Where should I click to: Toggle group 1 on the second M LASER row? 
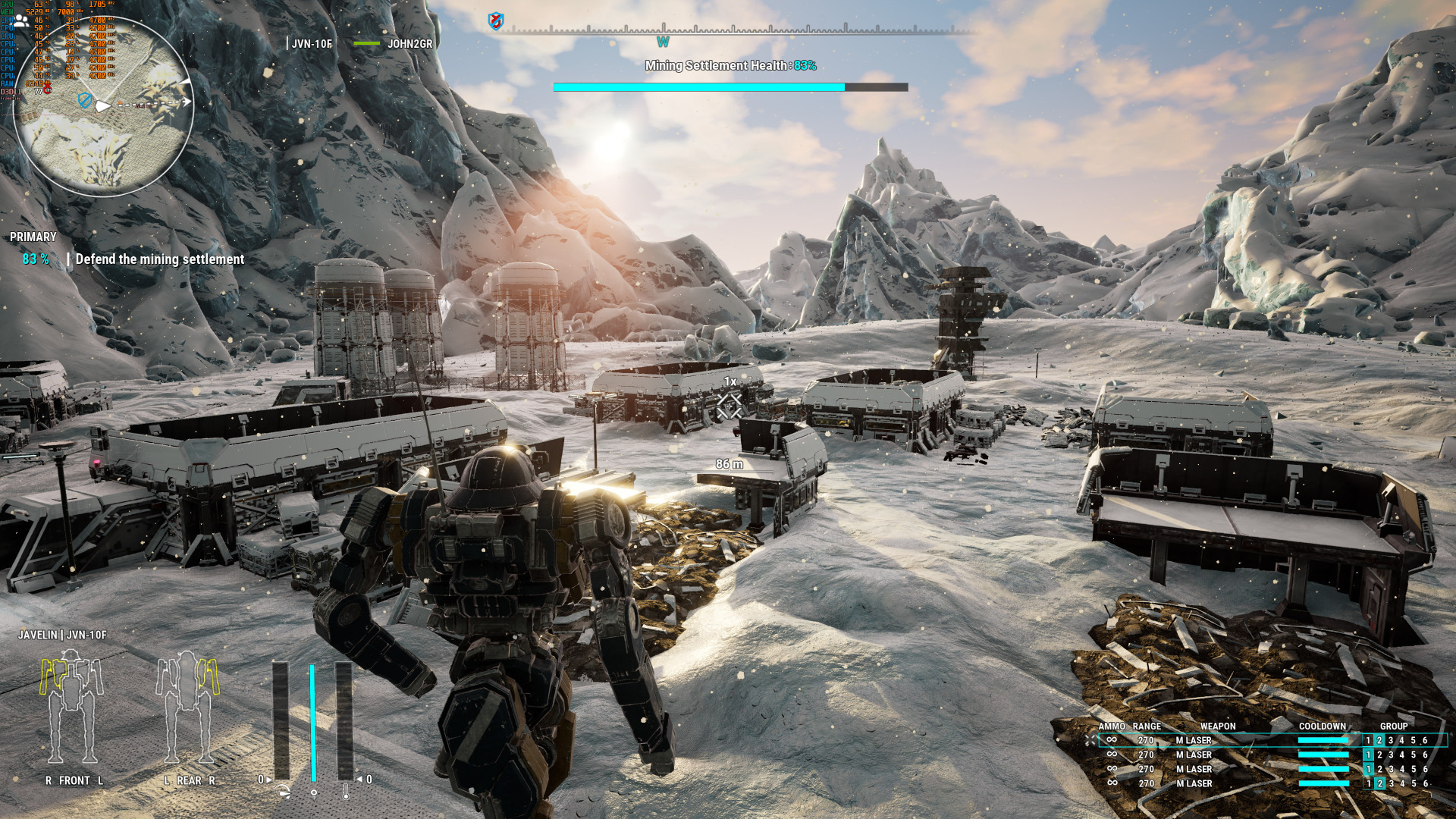pyautogui.click(x=1368, y=755)
